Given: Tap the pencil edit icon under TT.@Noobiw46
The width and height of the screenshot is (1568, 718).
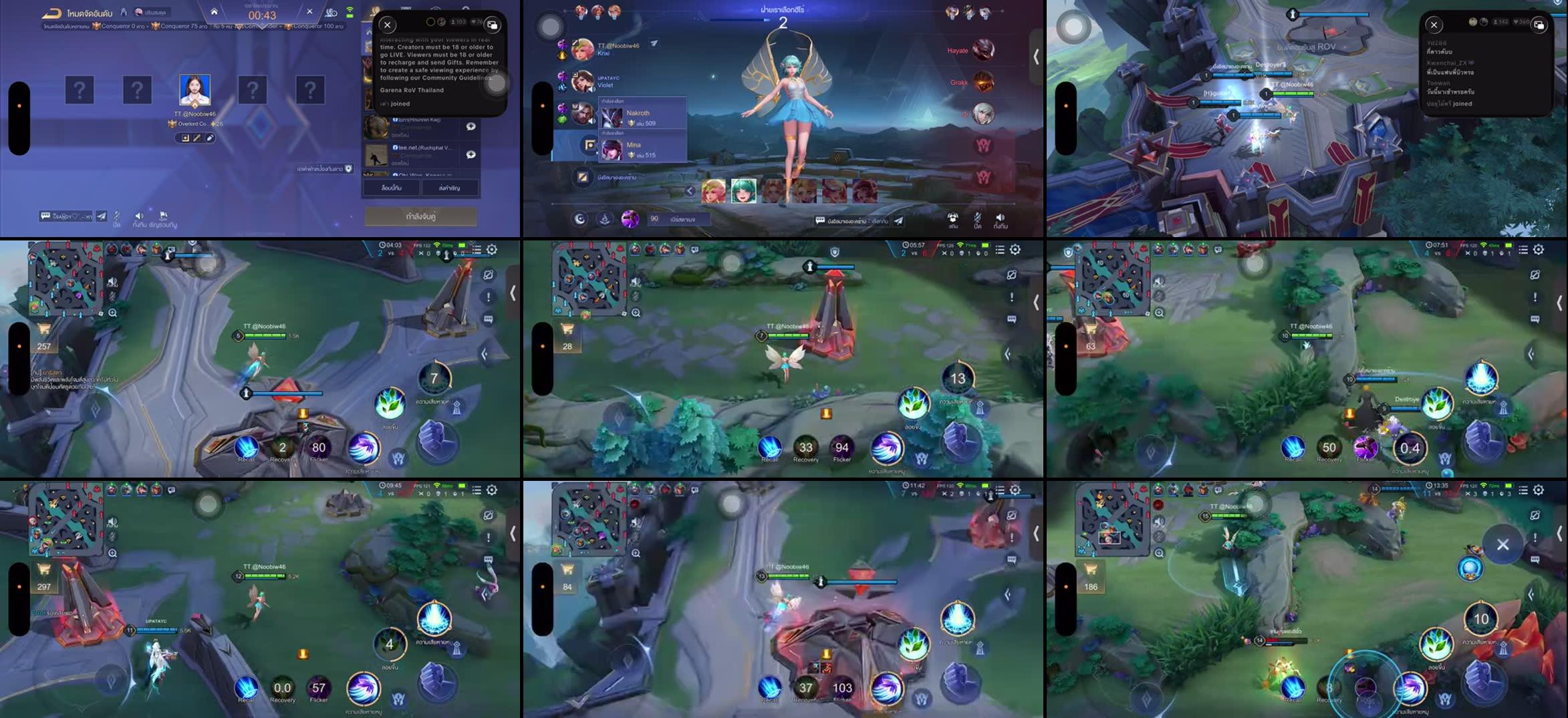Looking at the screenshot, I should coord(209,138).
